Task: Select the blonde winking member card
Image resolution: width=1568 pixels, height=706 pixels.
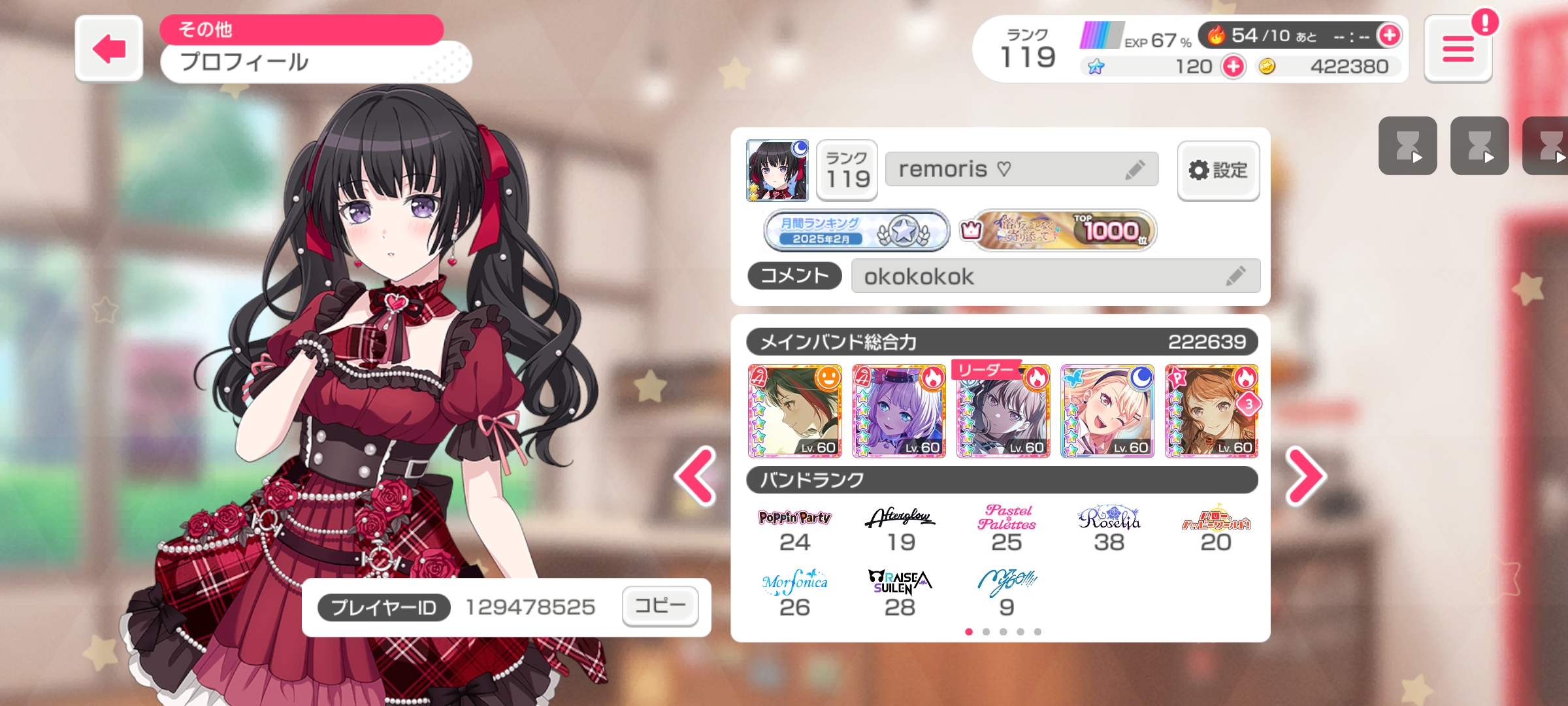Action: coord(1107,411)
